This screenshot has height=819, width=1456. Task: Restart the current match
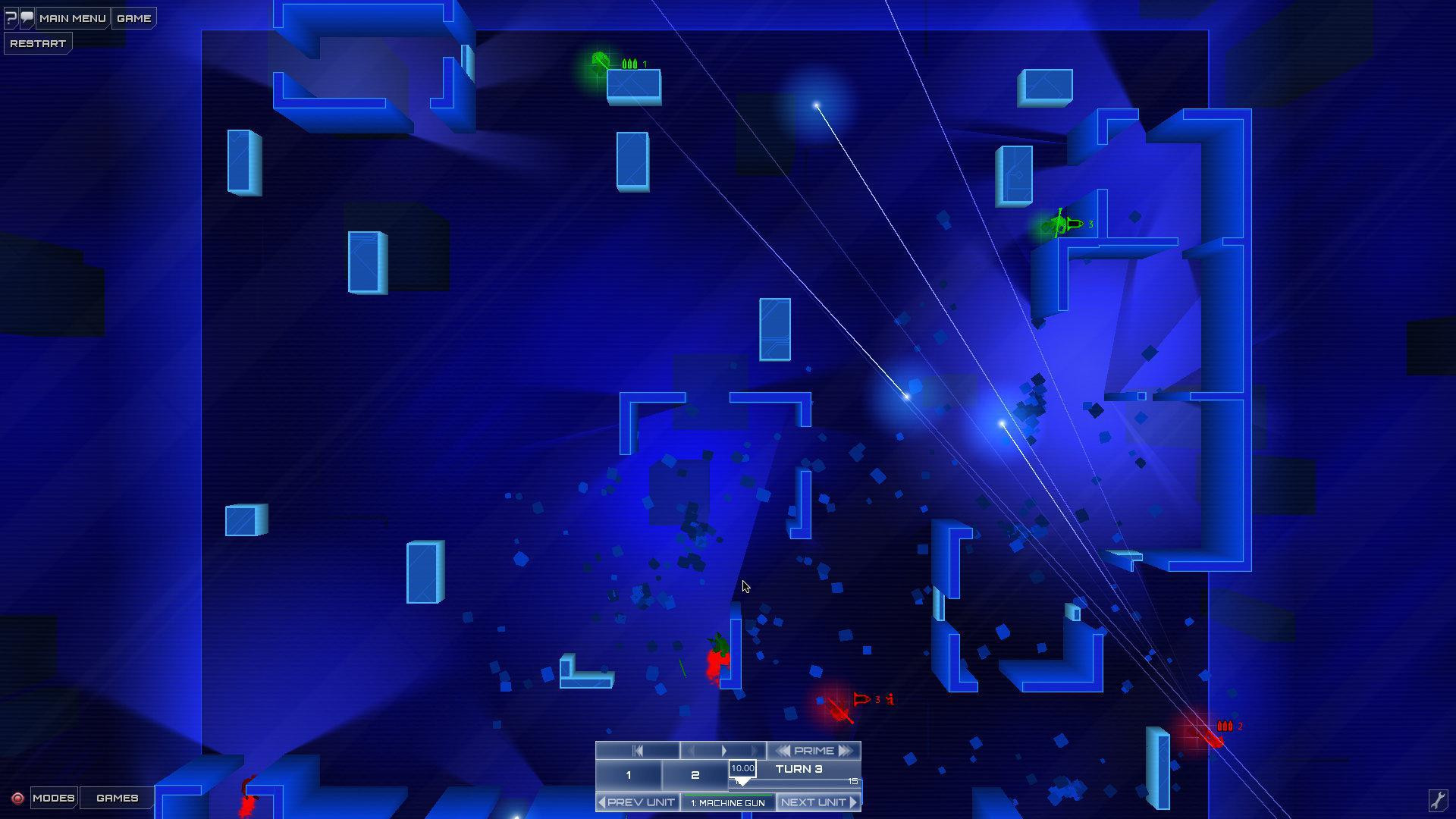(x=37, y=42)
